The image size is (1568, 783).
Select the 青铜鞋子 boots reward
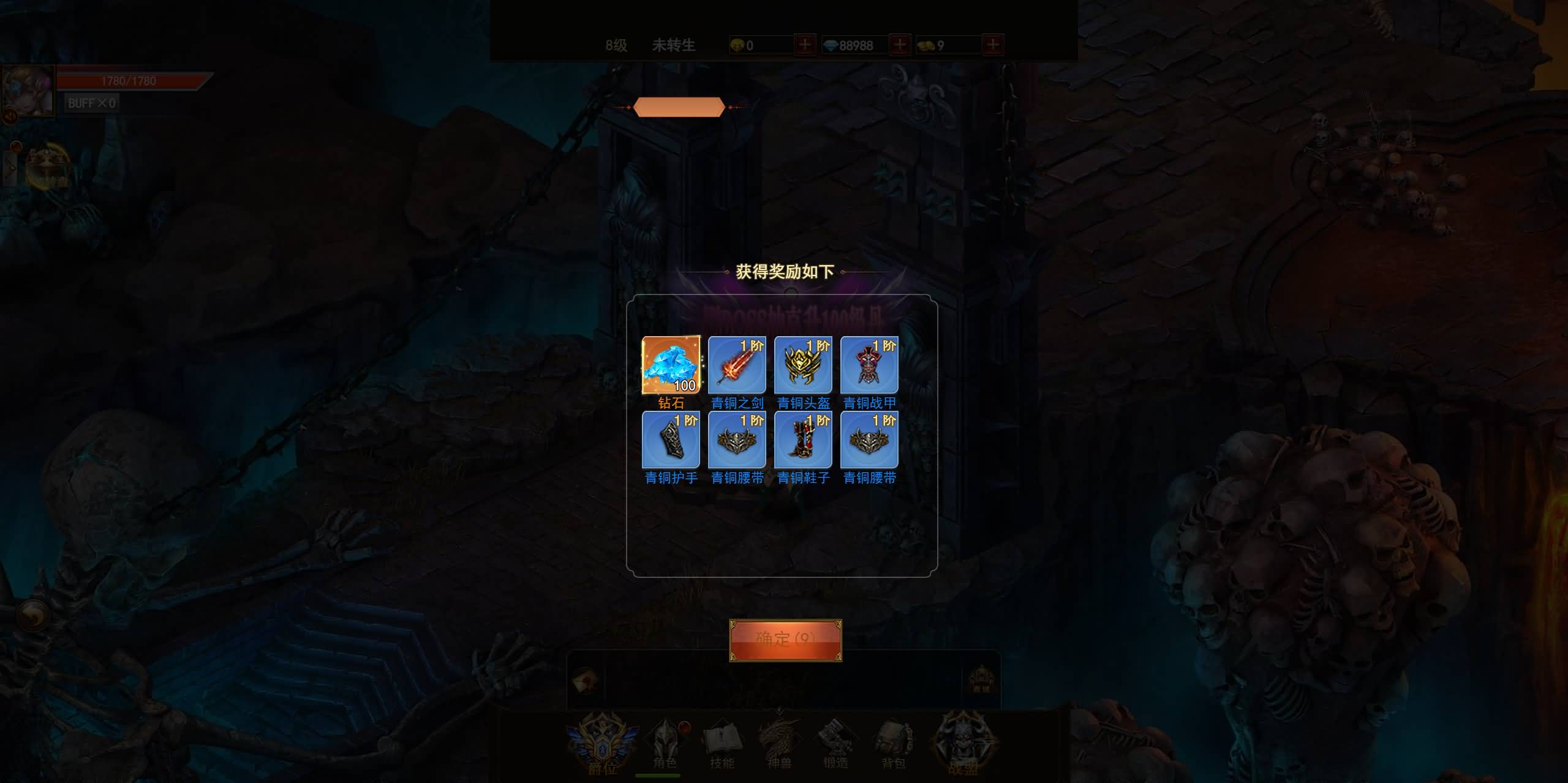pyautogui.click(x=803, y=440)
